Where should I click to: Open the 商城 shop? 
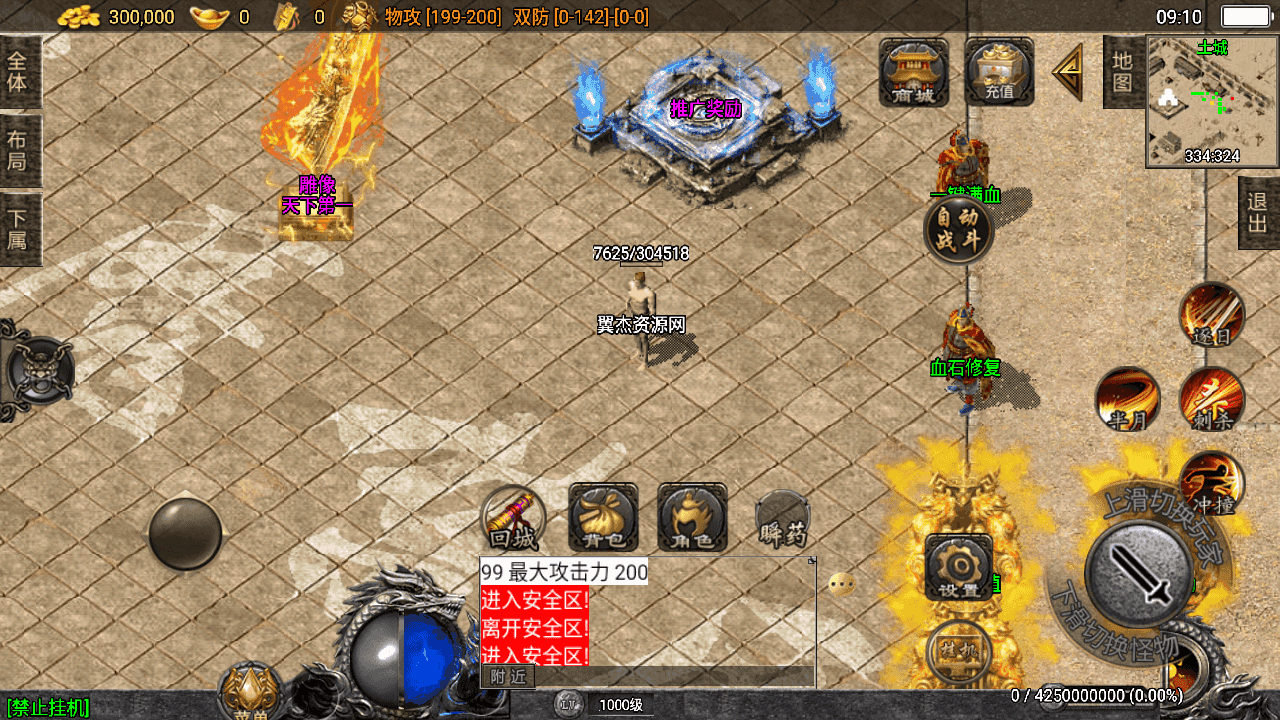[x=913, y=71]
